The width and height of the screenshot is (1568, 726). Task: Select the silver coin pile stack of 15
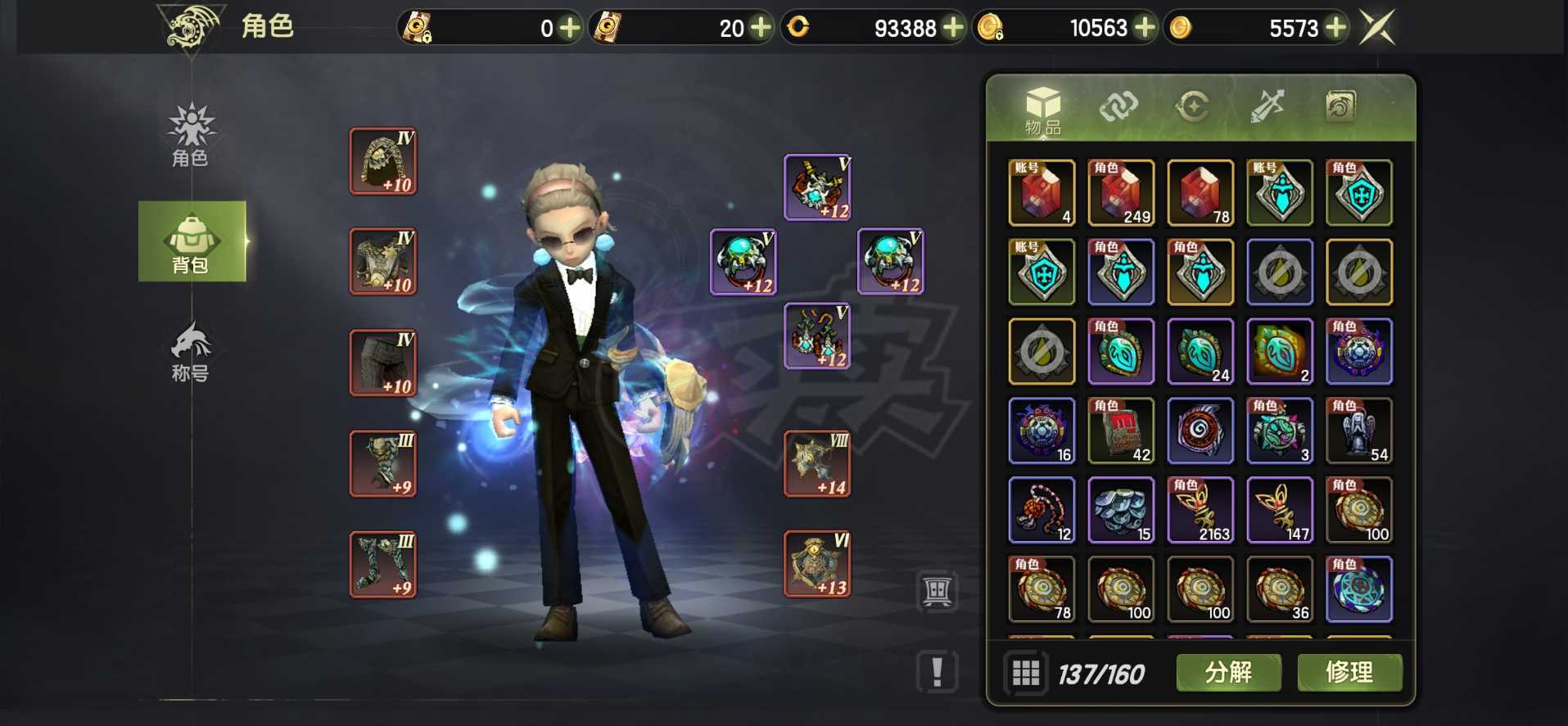(x=1121, y=510)
